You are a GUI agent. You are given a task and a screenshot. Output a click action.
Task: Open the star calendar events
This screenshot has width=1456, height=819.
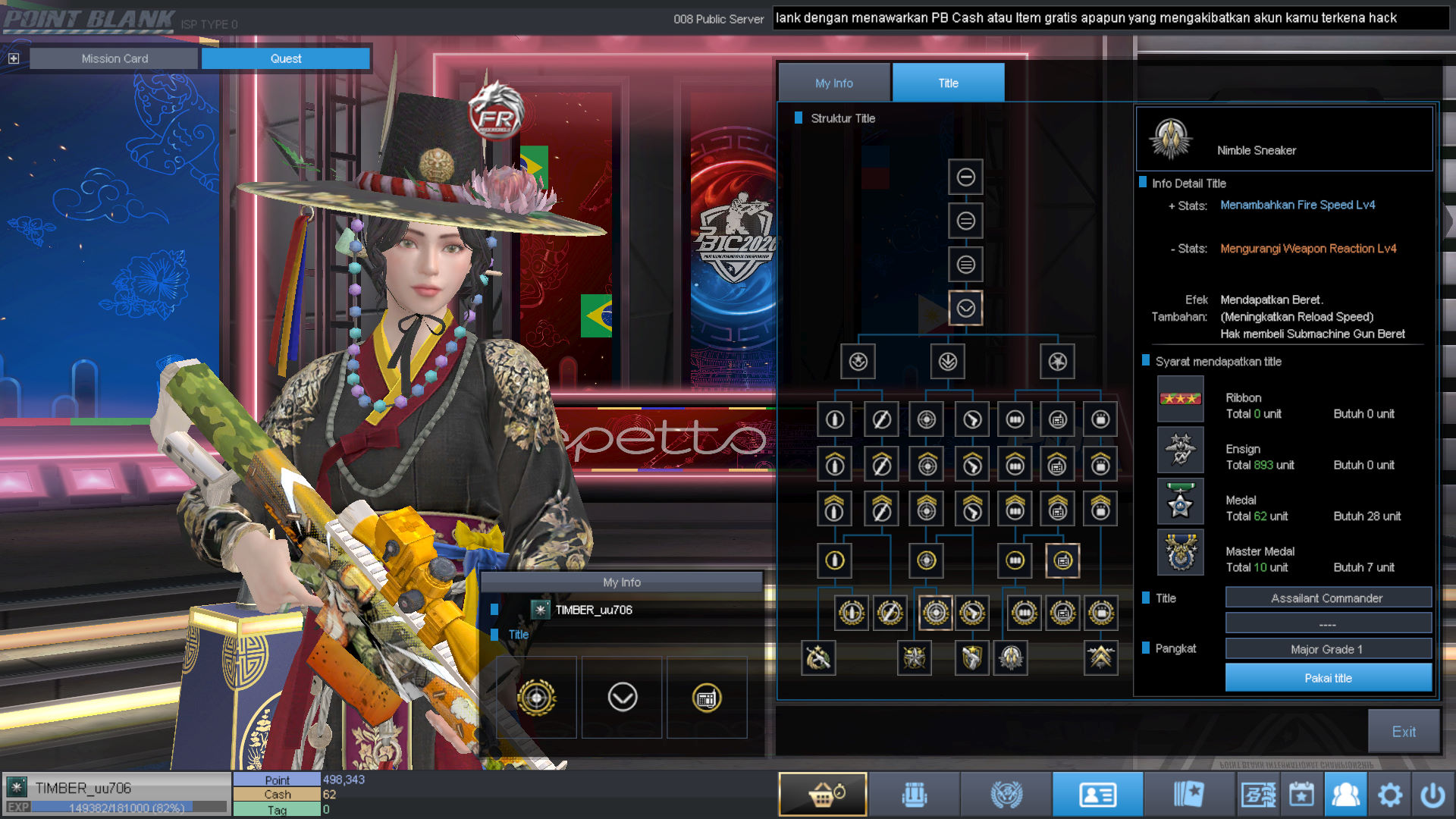pos(1301,794)
